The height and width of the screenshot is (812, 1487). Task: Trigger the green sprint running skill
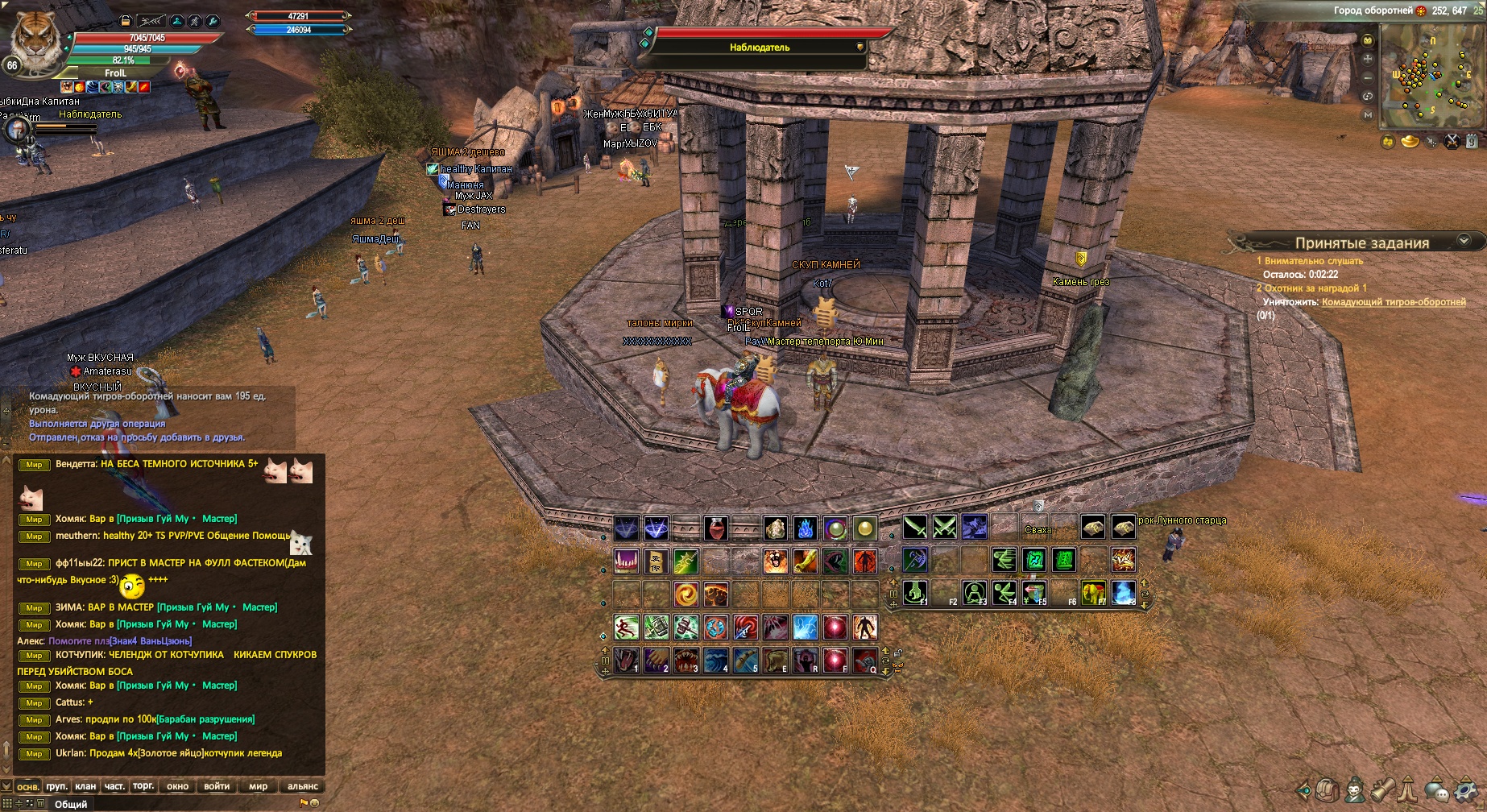[626, 627]
